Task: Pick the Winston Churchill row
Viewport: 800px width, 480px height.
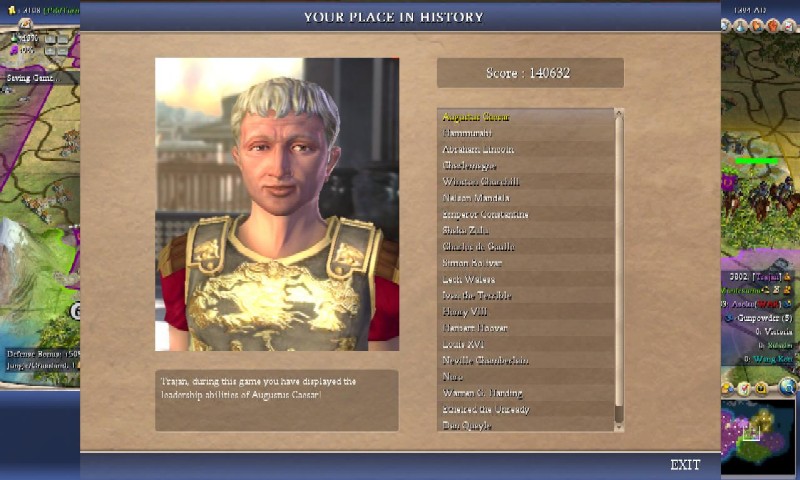Action: (480, 182)
